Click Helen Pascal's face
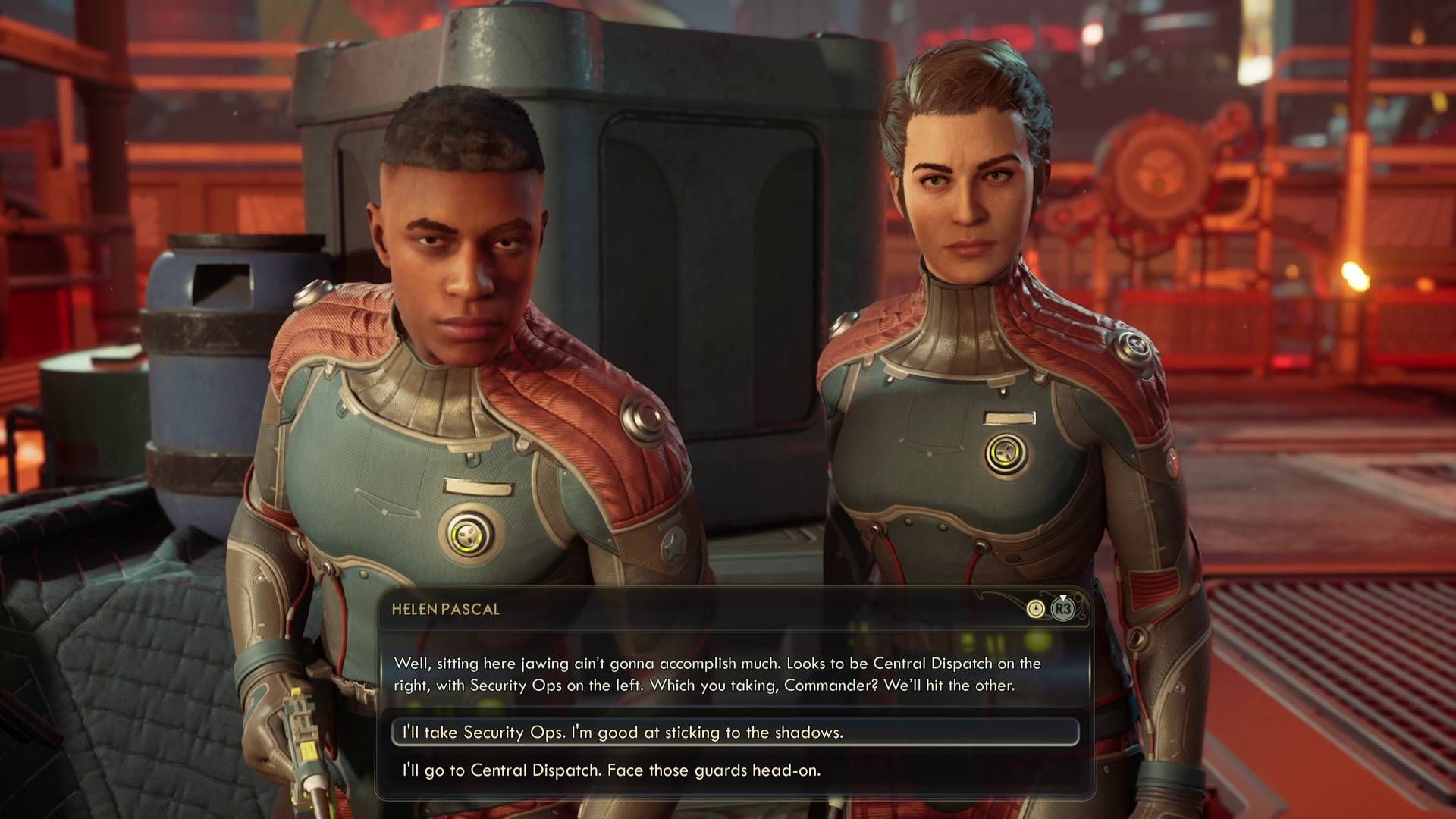1456x819 pixels. [x=963, y=190]
